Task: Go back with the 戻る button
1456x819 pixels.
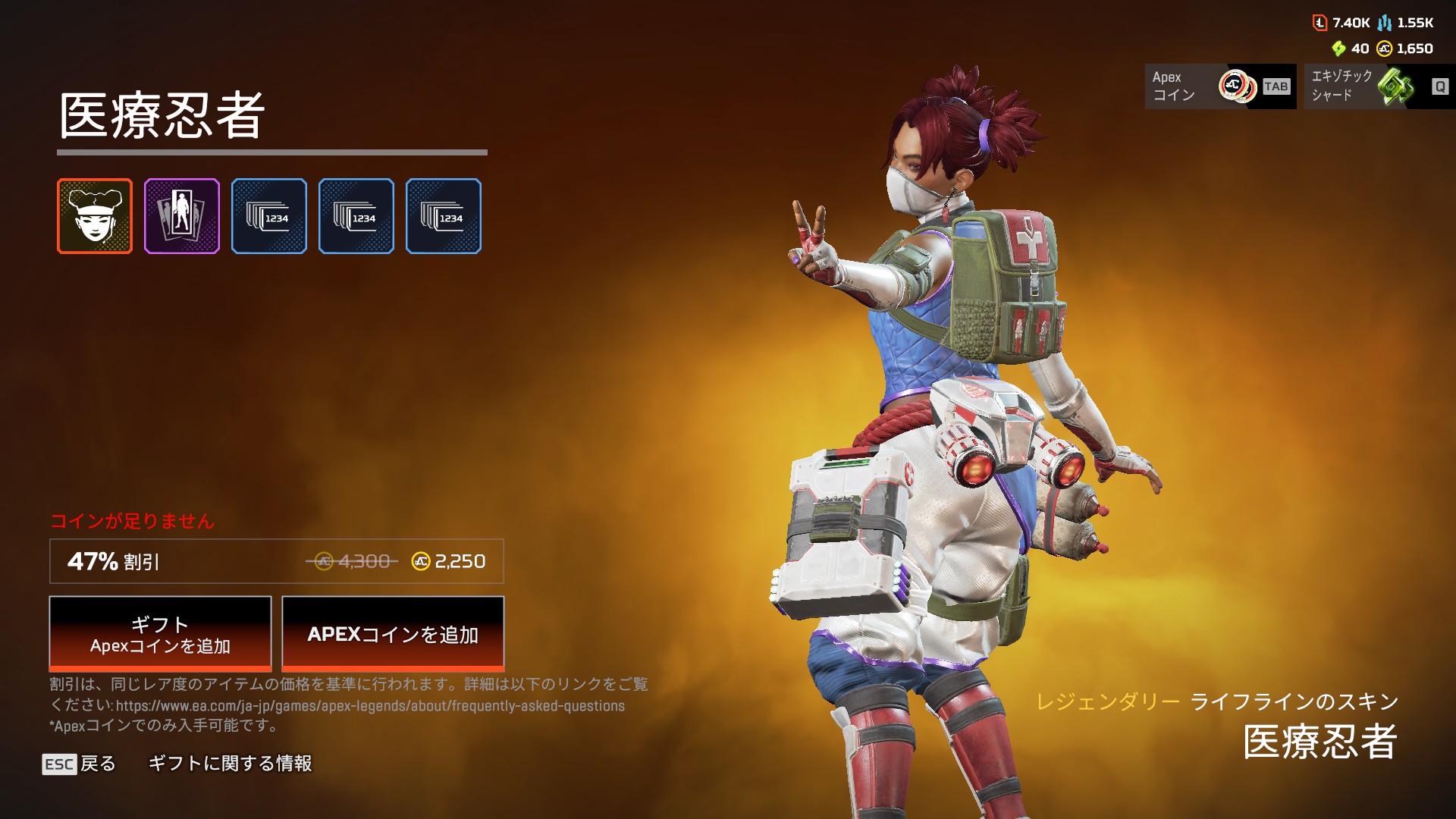Action: click(80, 764)
